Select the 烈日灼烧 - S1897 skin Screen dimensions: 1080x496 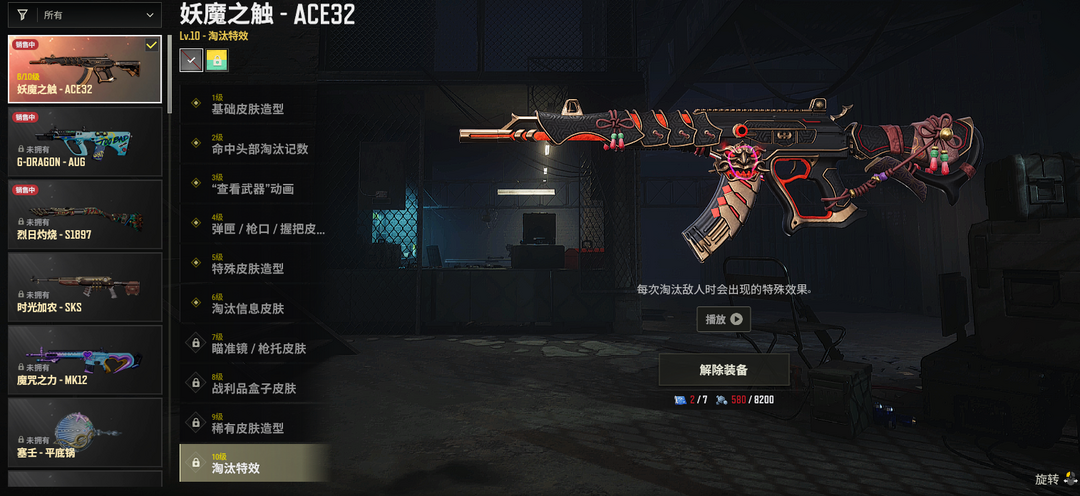click(85, 214)
